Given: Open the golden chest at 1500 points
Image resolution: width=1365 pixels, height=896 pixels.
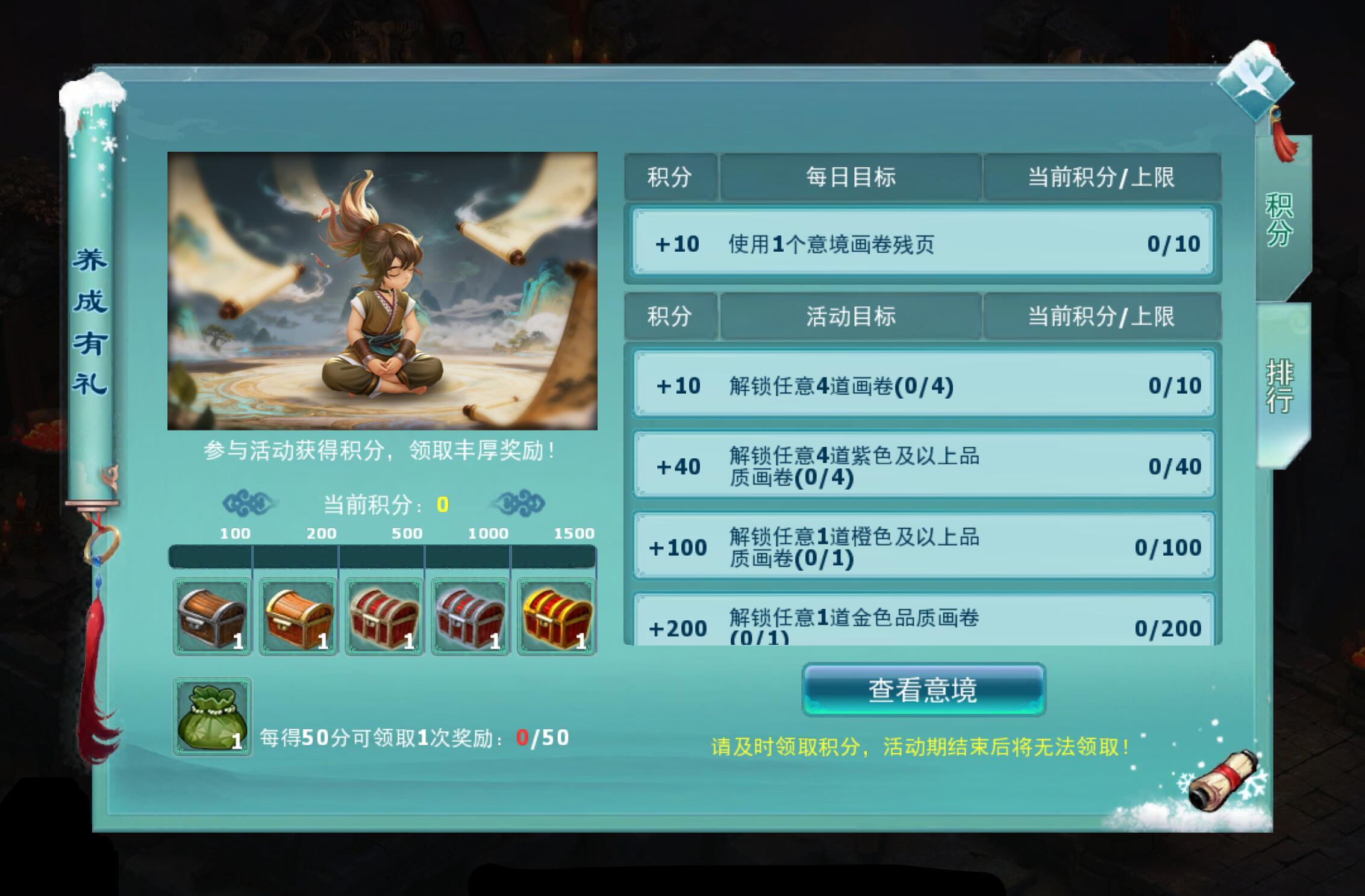Looking at the screenshot, I should pos(556,617).
